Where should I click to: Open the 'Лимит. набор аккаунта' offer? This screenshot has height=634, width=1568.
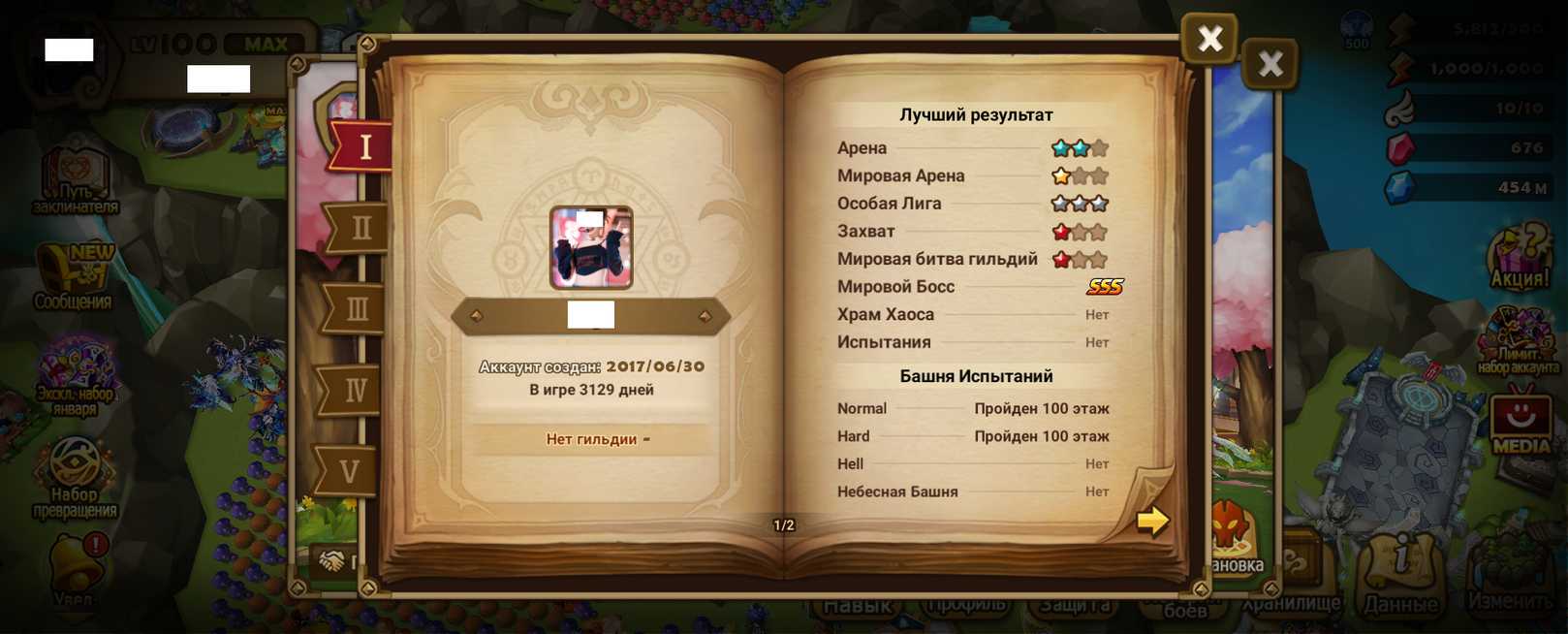(x=1518, y=341)
